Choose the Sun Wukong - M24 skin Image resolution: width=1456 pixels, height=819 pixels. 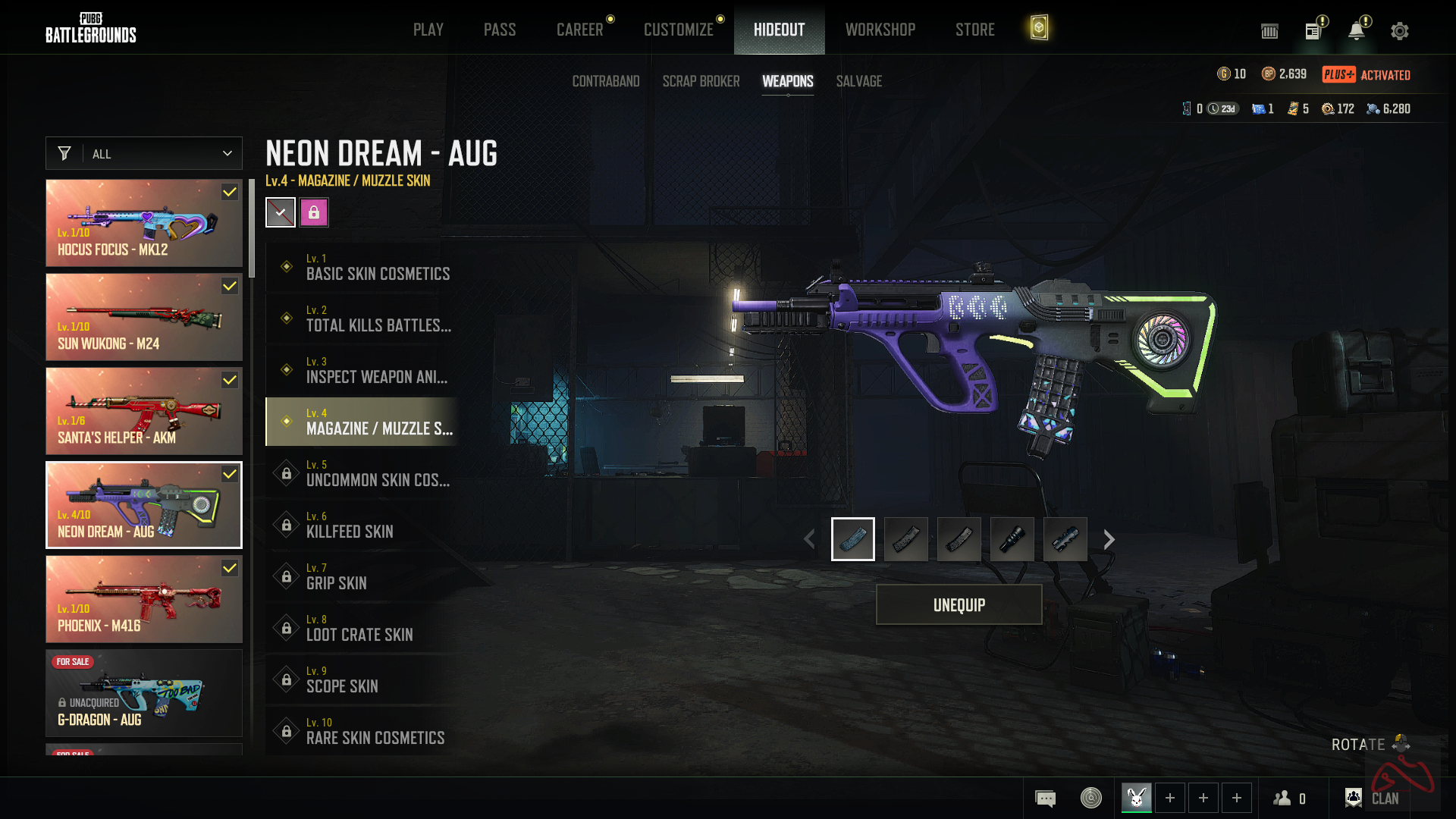(x=144, y=317)
